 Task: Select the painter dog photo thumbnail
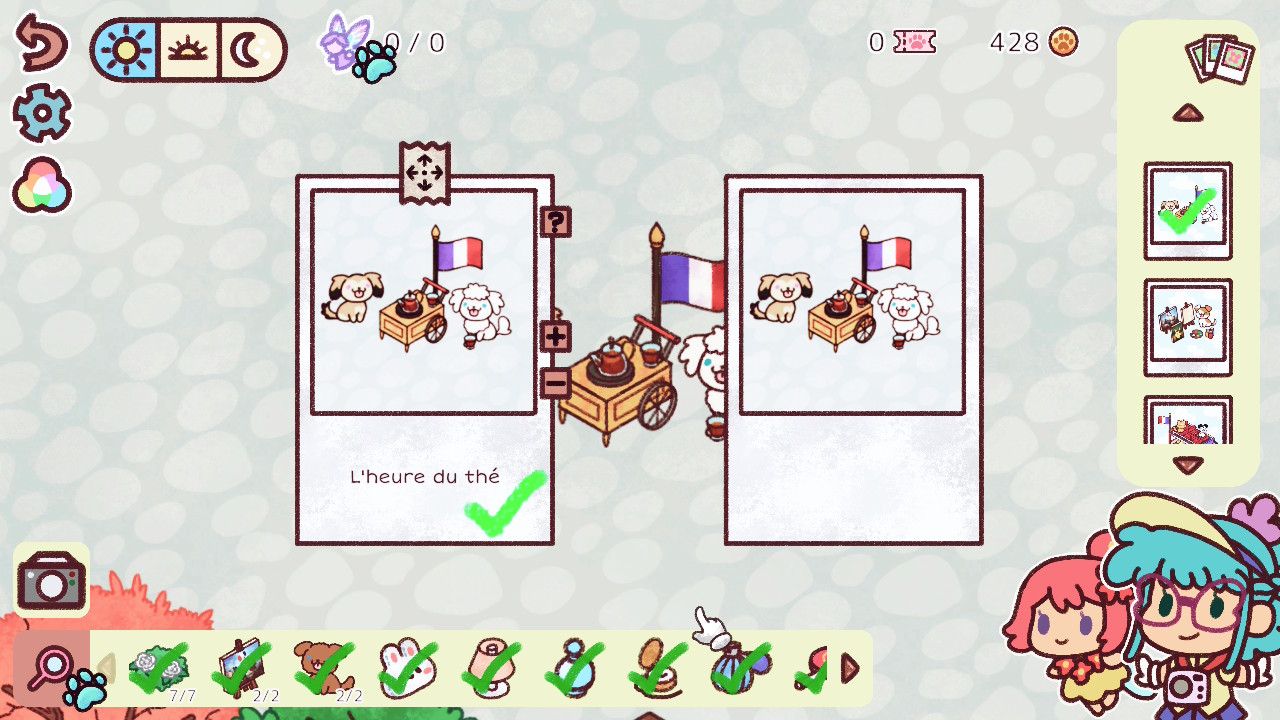[x=1188, y=327]
